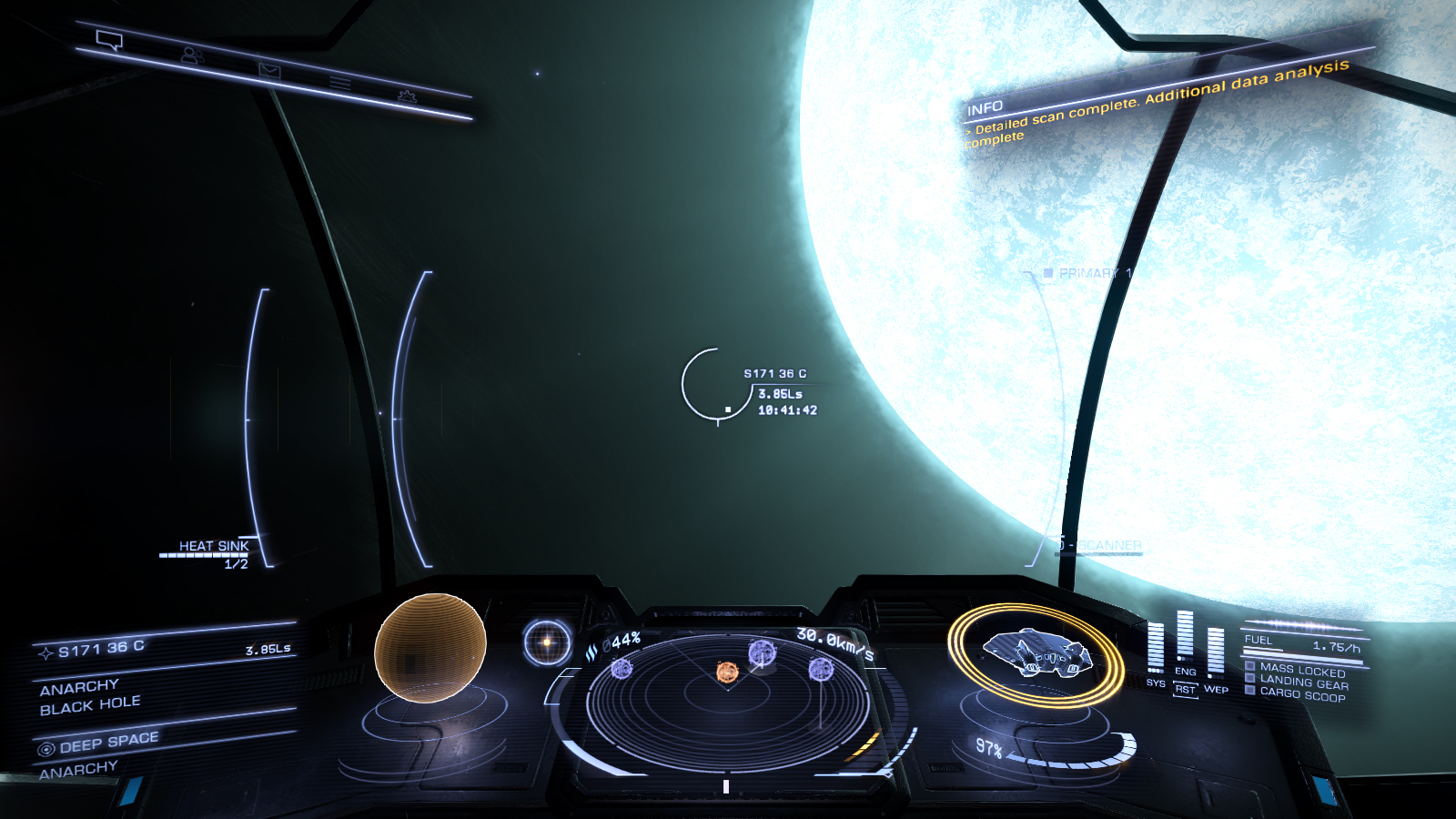
Task: Toggle the Landing Gear indicator
Action: 1303,682
